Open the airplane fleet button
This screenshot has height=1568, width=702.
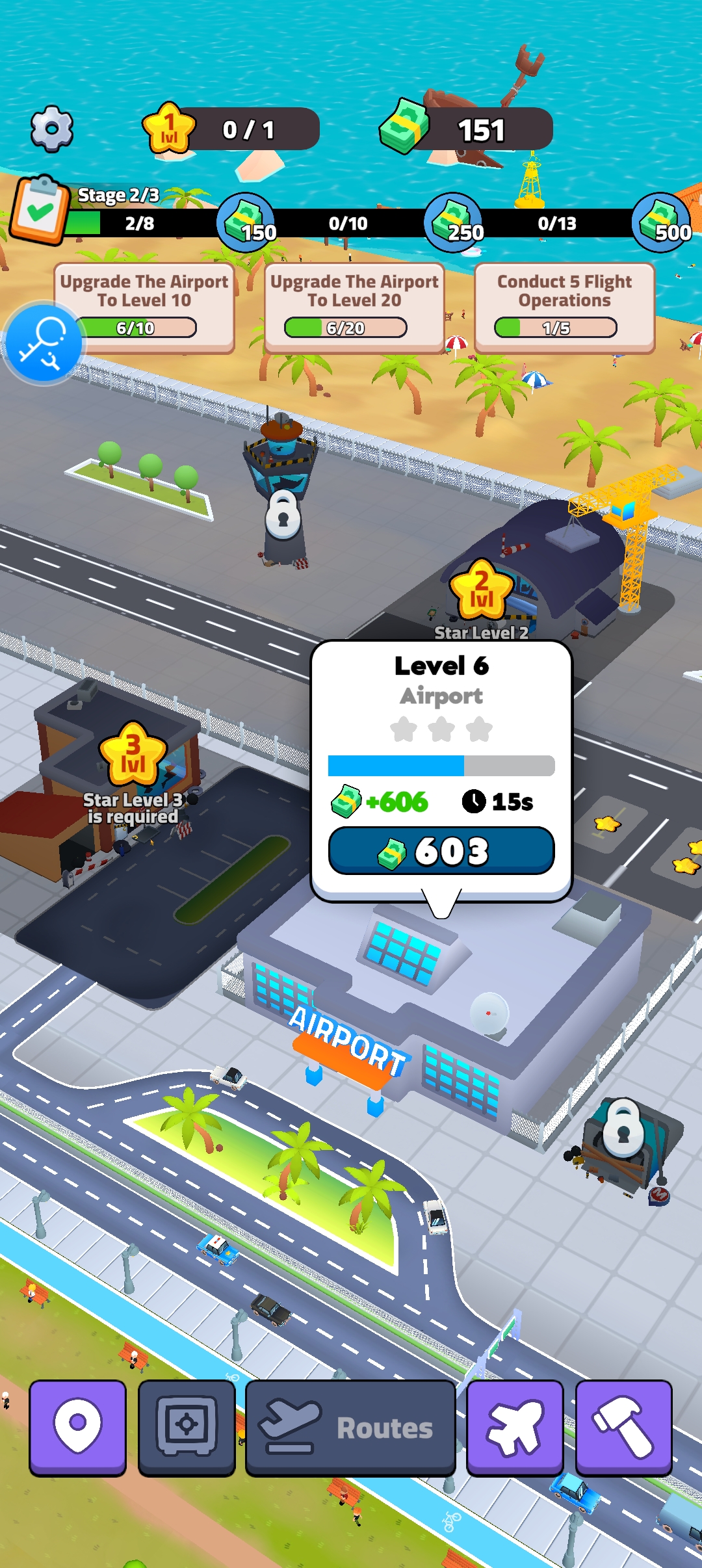tap(515, 1427)
